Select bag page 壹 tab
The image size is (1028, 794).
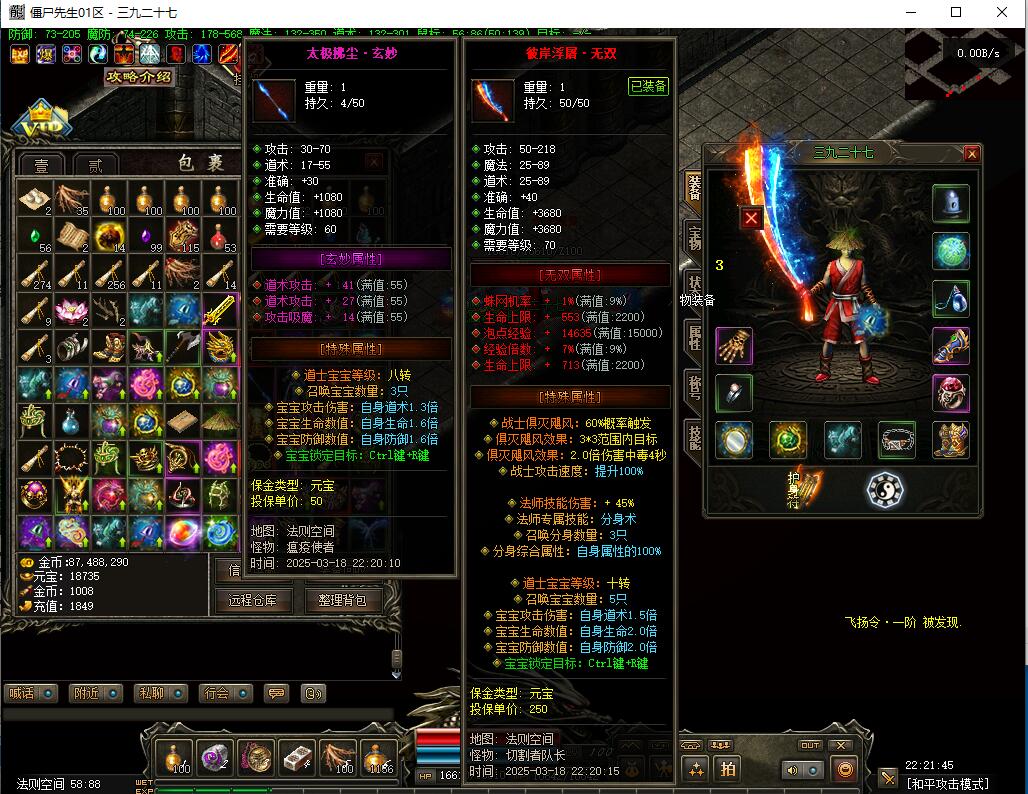point(41,166)
